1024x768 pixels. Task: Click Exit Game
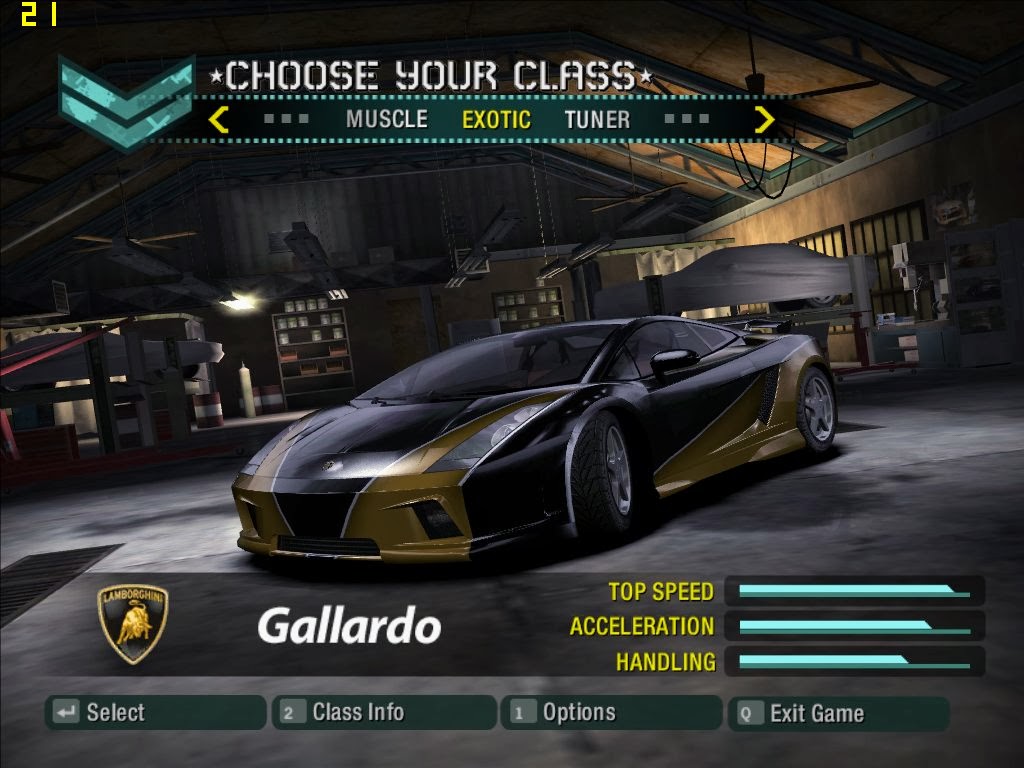(838, 713)
